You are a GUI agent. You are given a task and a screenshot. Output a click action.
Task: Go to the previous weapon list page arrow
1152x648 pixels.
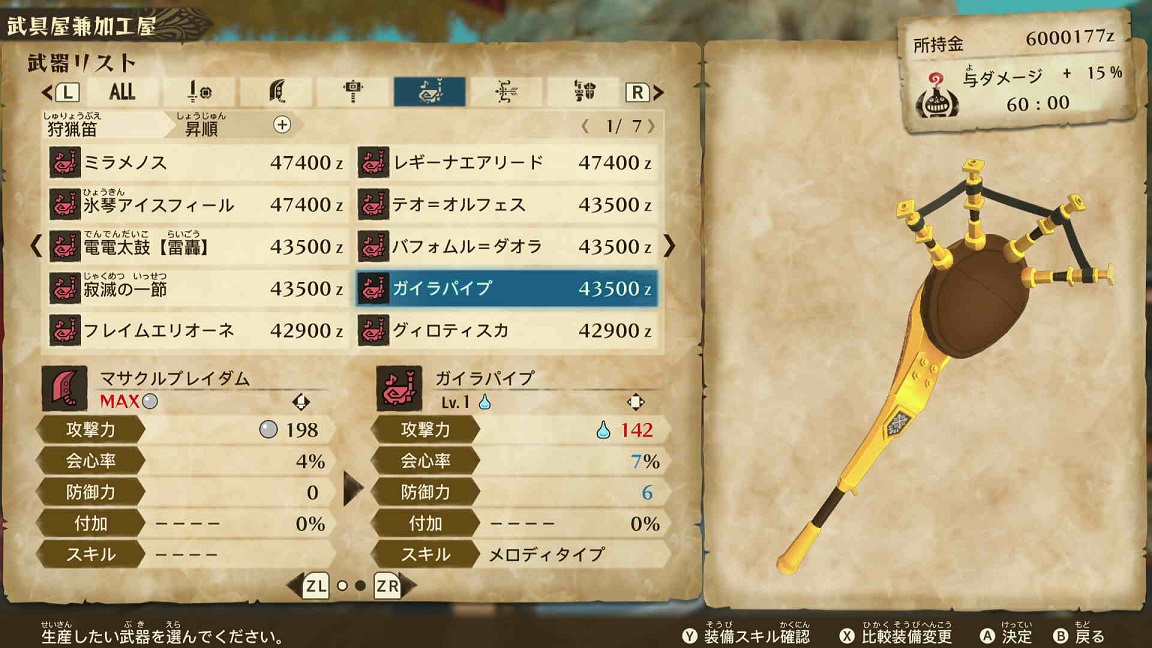click(36, 246)
